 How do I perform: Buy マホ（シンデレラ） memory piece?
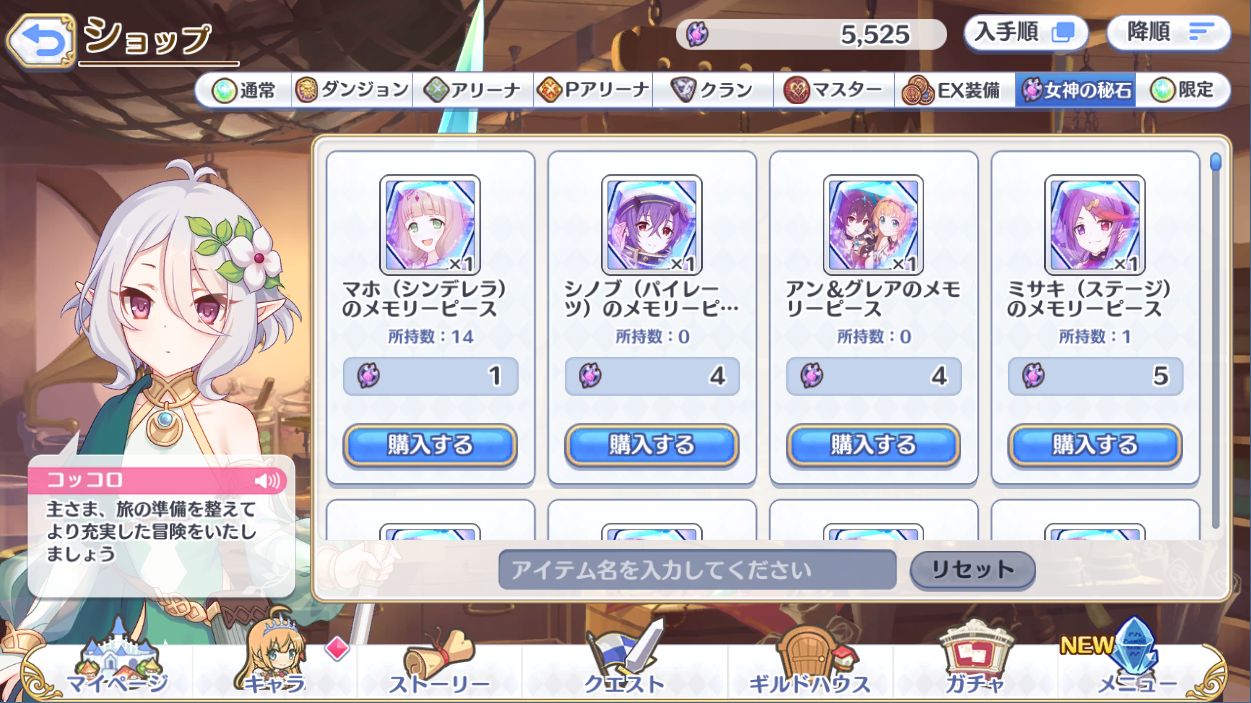point(430,445)
